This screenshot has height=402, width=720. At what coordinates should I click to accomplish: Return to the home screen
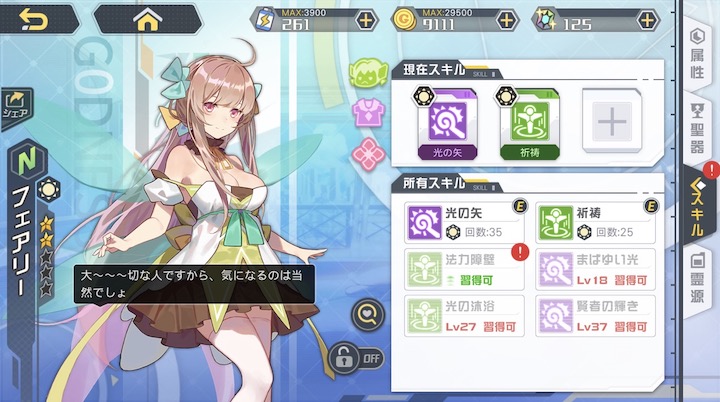click(x=147, y=18)
